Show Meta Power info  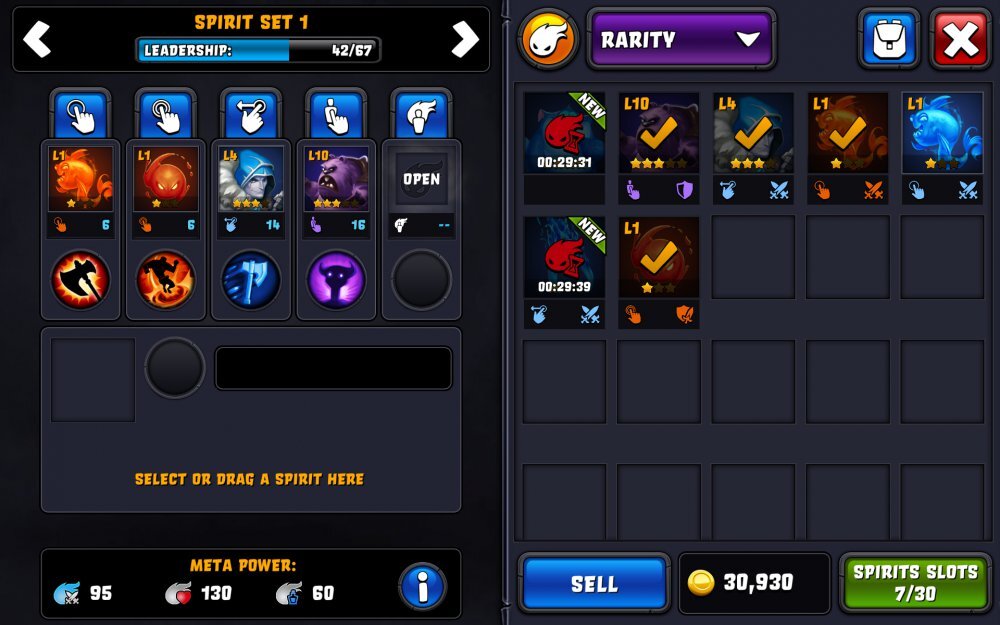422,587
